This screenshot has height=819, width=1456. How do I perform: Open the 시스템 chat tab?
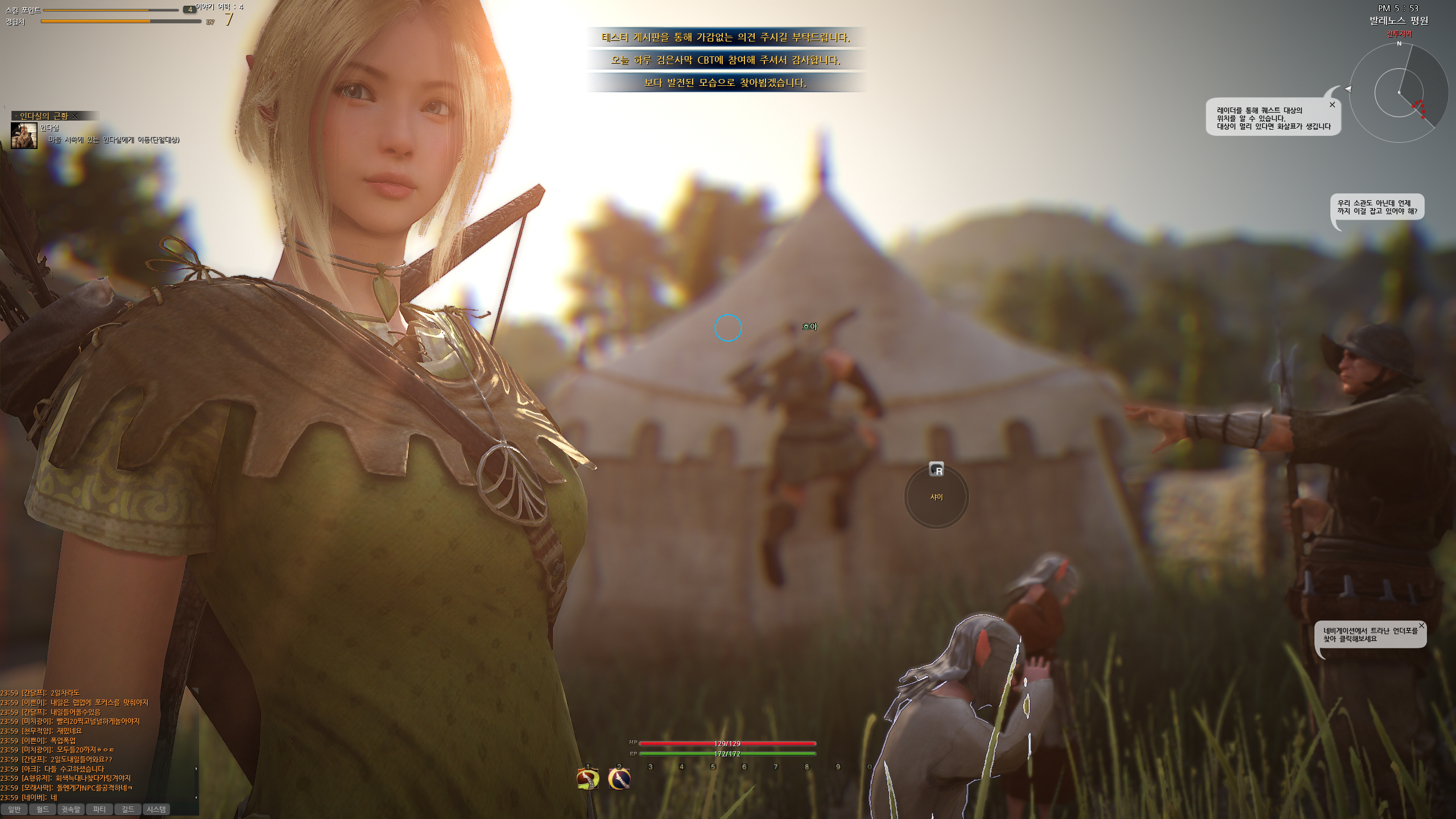(x=156, y=809)
